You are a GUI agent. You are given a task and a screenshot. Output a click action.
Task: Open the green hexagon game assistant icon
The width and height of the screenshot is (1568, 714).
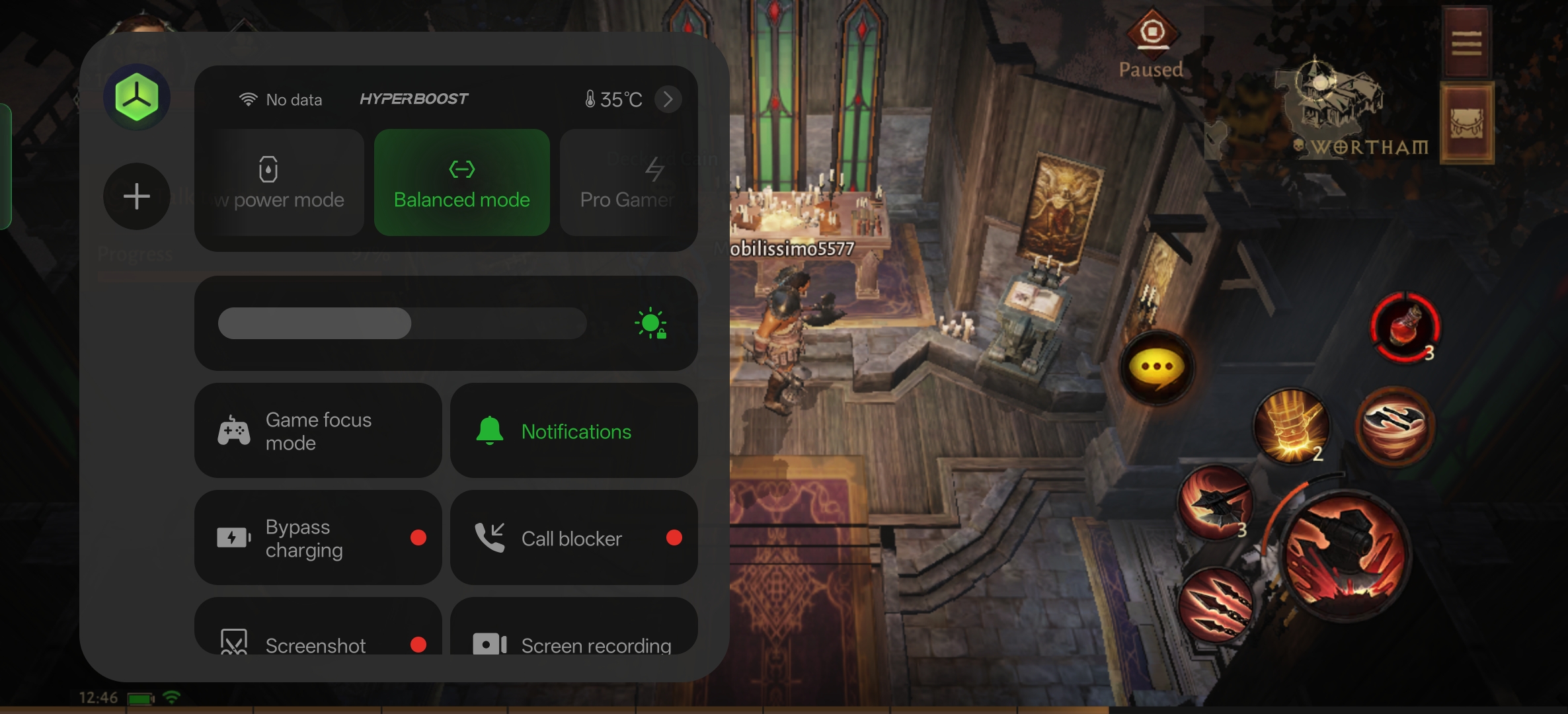click(x=137, y=98)
